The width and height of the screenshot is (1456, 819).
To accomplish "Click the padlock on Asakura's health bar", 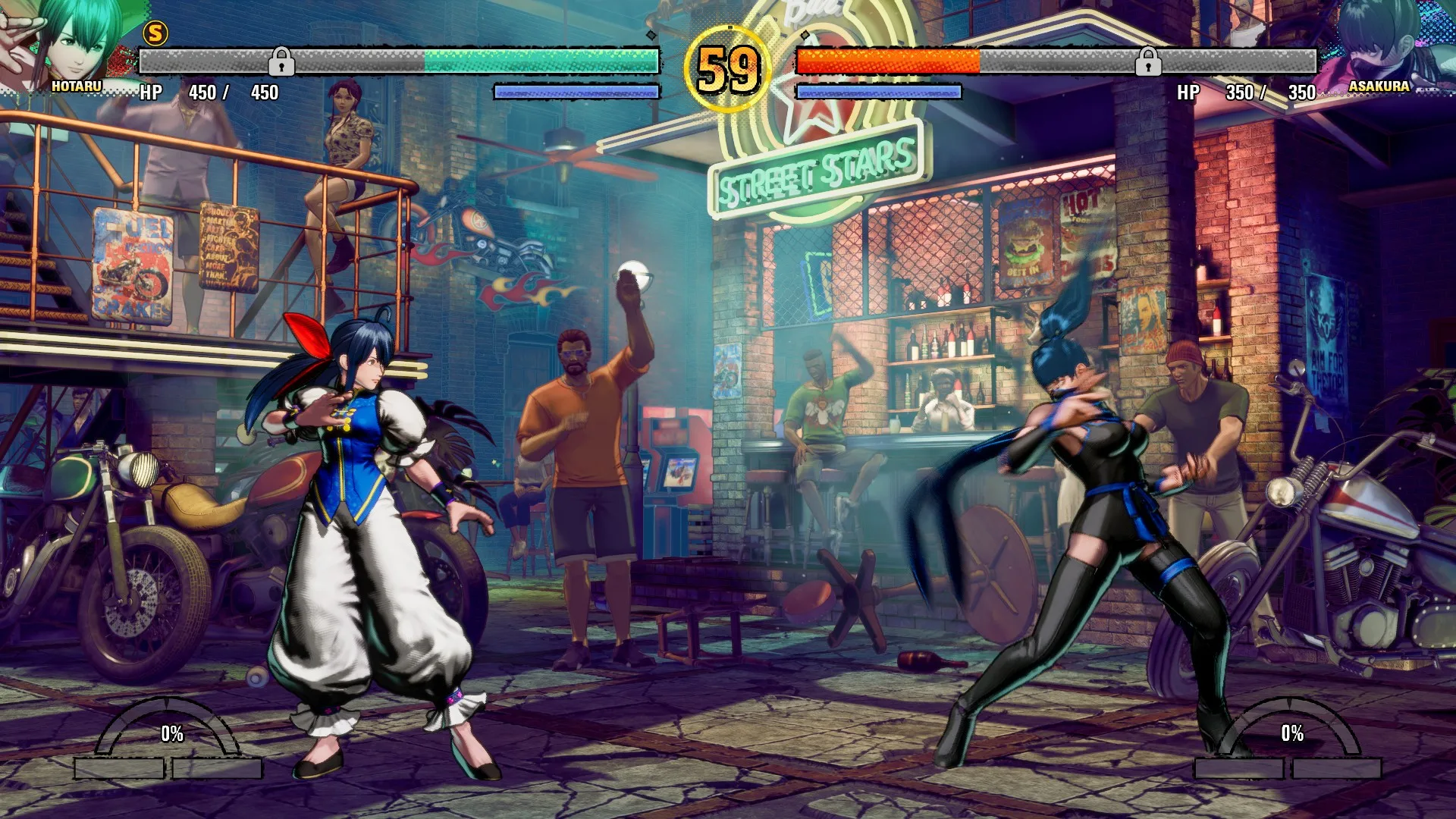I will pos(1148,61).
